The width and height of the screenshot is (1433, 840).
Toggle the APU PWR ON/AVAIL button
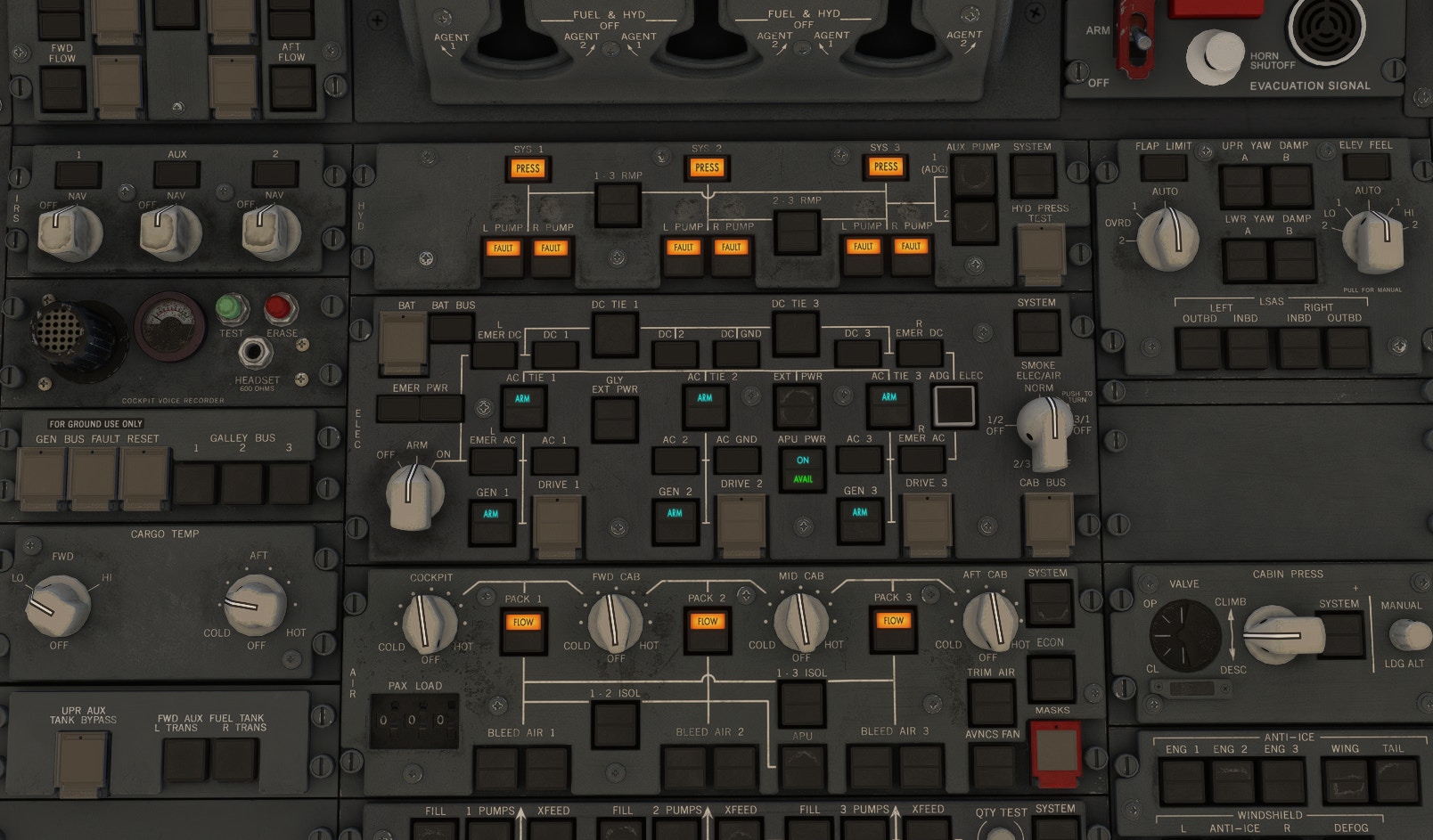802,469
